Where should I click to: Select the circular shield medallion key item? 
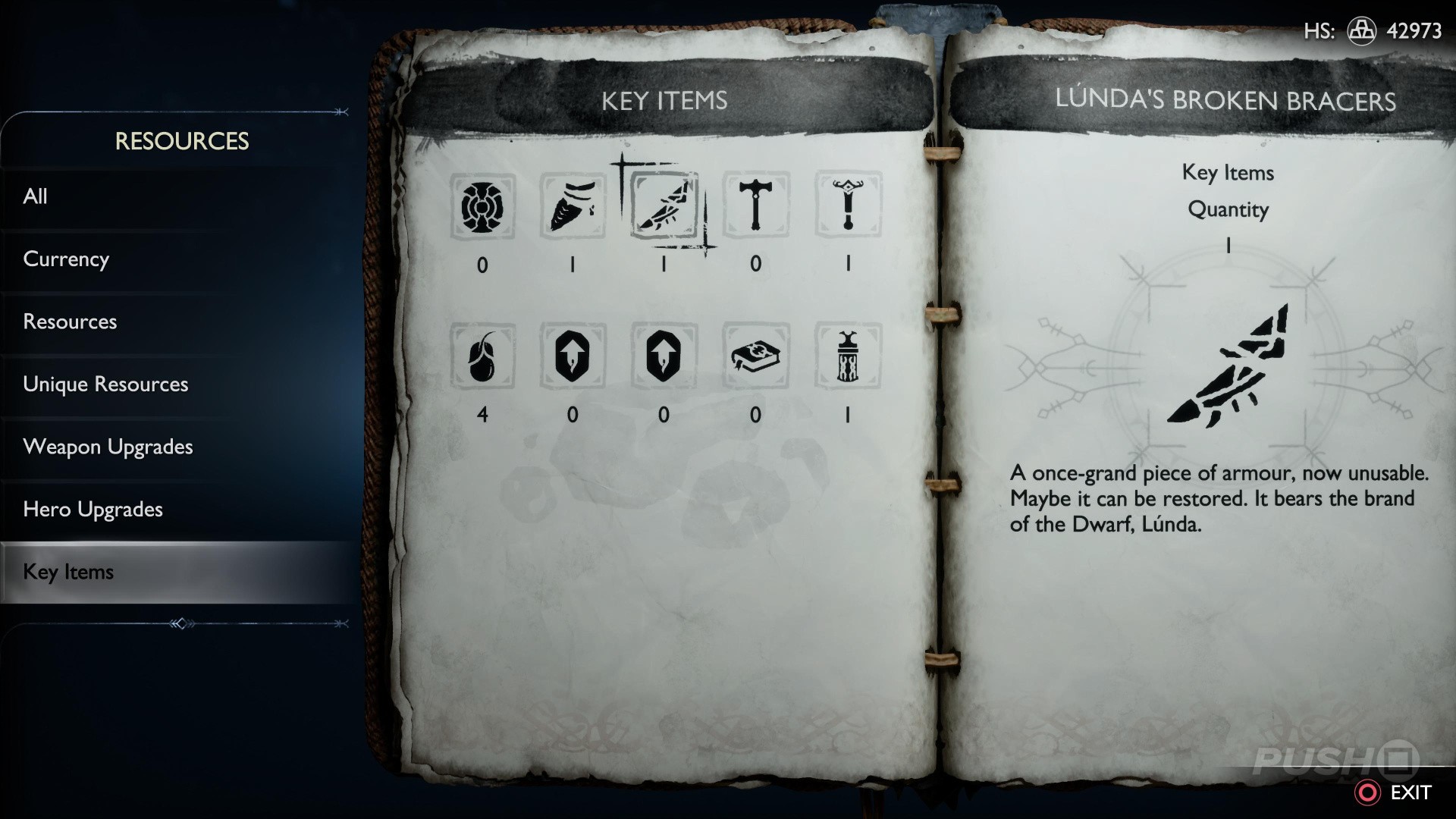point(483,206)
